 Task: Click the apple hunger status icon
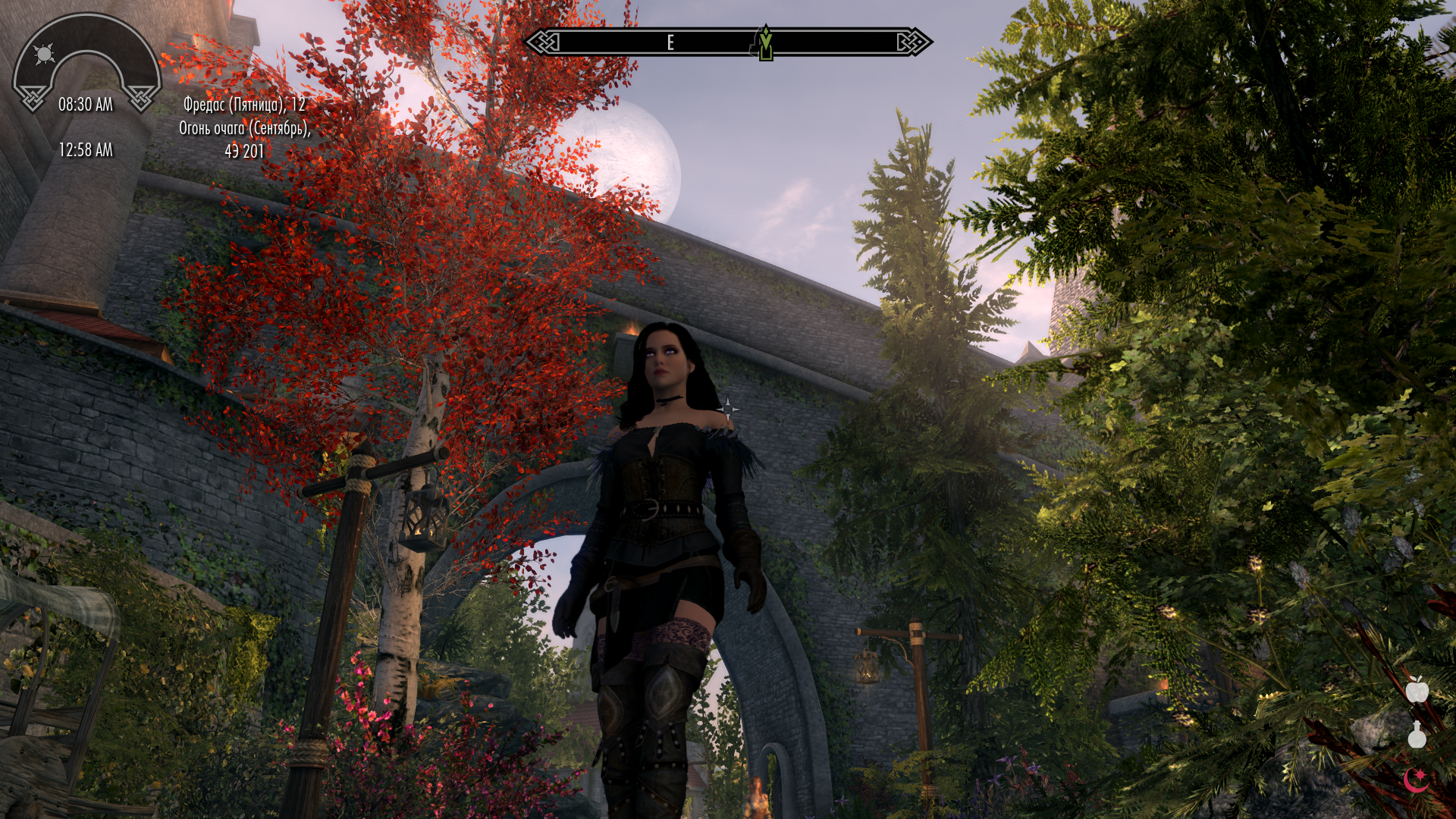coord(1417,690)
